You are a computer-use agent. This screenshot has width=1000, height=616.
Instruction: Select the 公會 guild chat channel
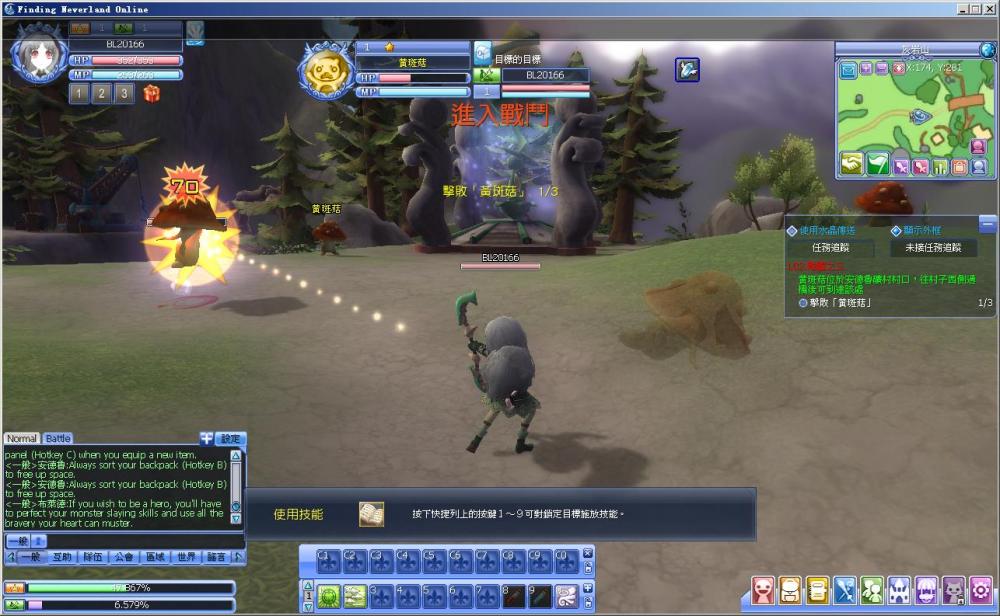(124, 557)
